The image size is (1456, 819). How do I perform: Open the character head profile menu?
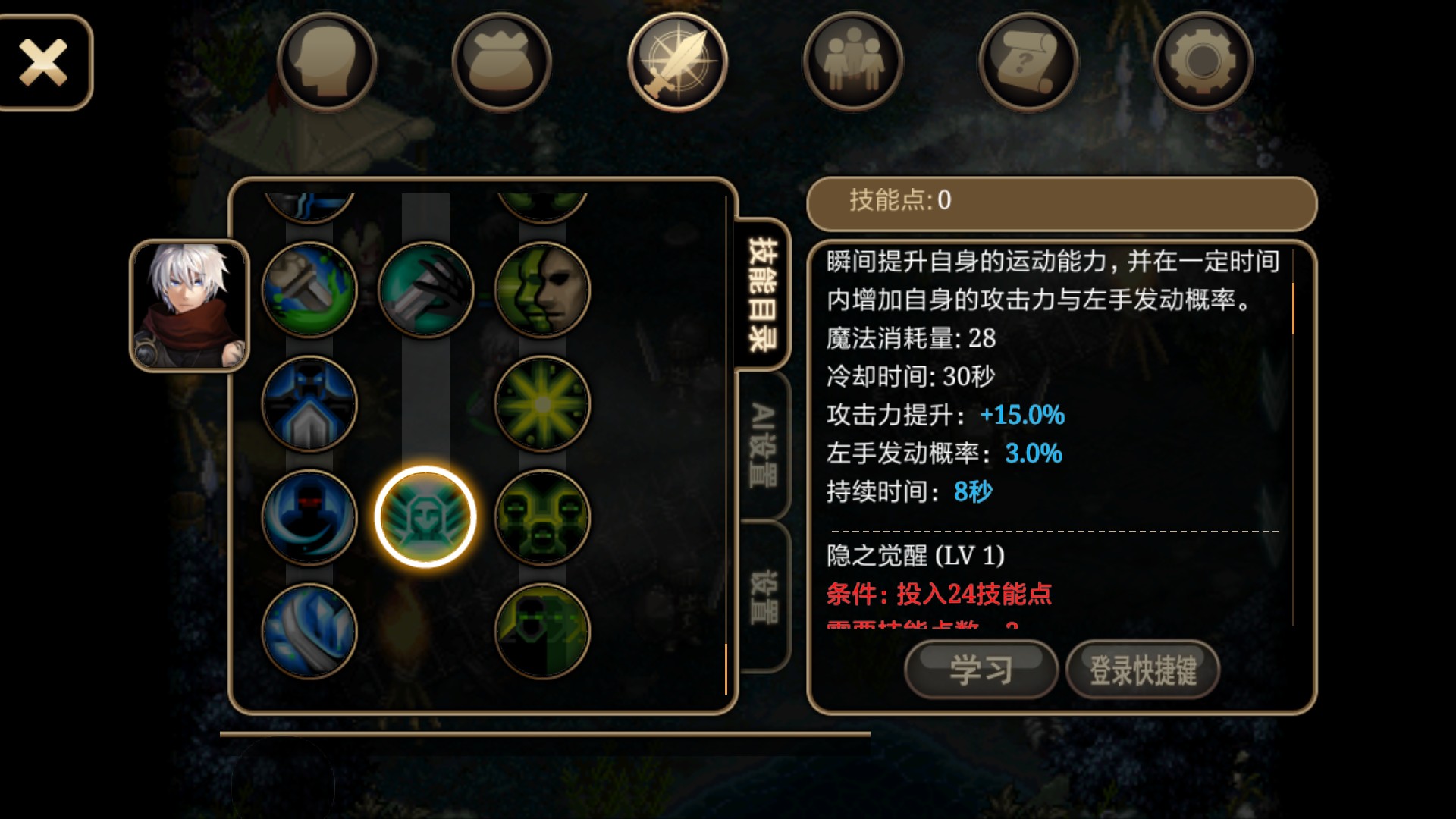[x=327, y=62]
